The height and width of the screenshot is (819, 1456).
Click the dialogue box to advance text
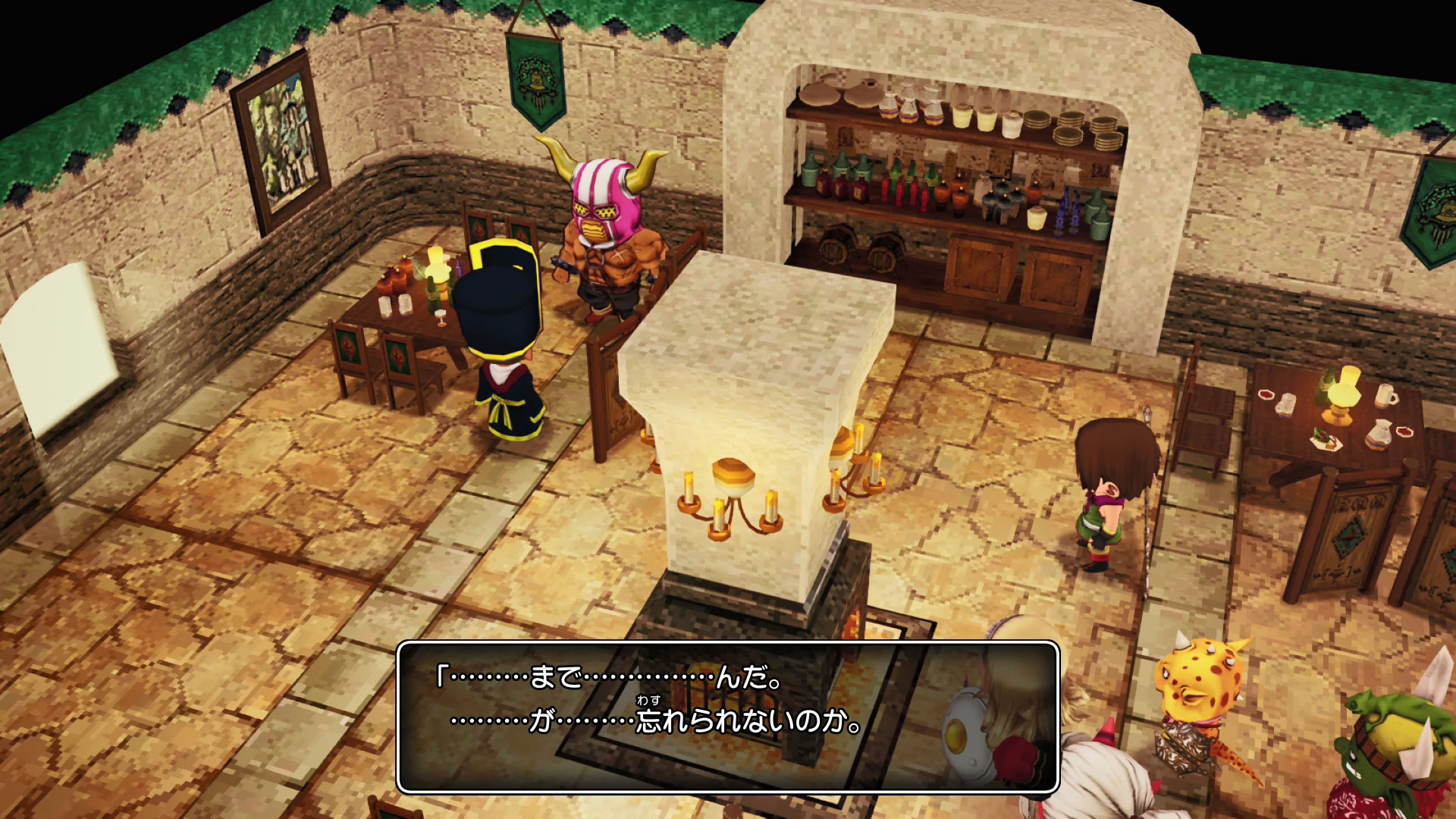pyautogui.click(x=727, y=717)
